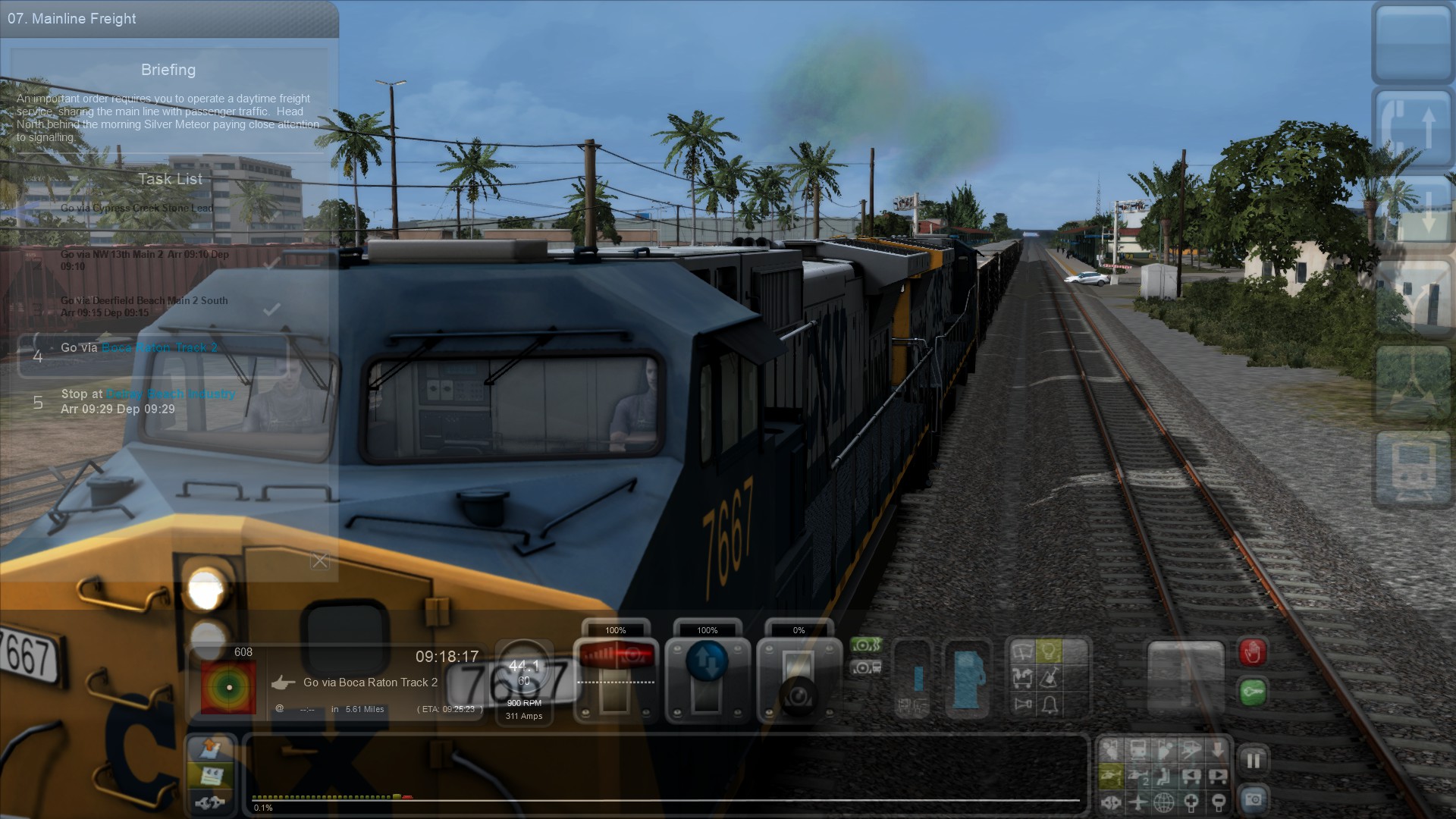The height and width of the screenshot is (819, 1456).
Task: Toggle the headlights bulb icon
Action: pos(1049,651)
